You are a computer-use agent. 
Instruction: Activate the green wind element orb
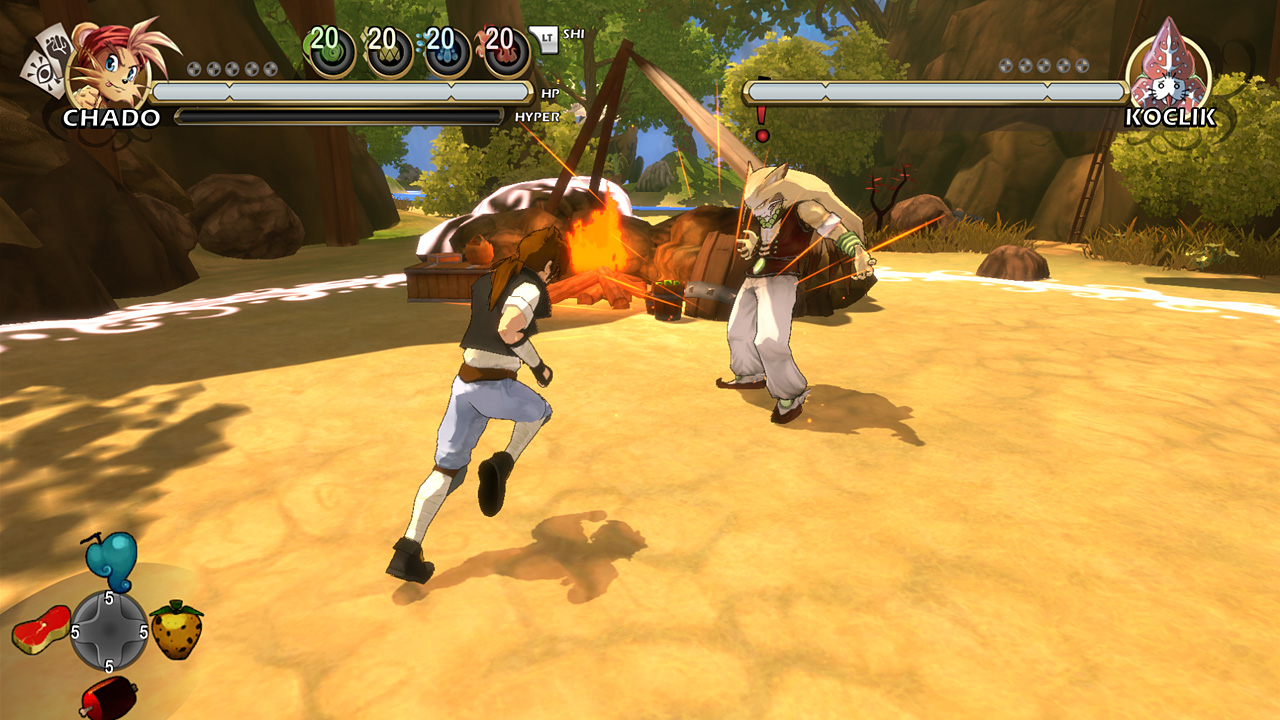[330, 51]
